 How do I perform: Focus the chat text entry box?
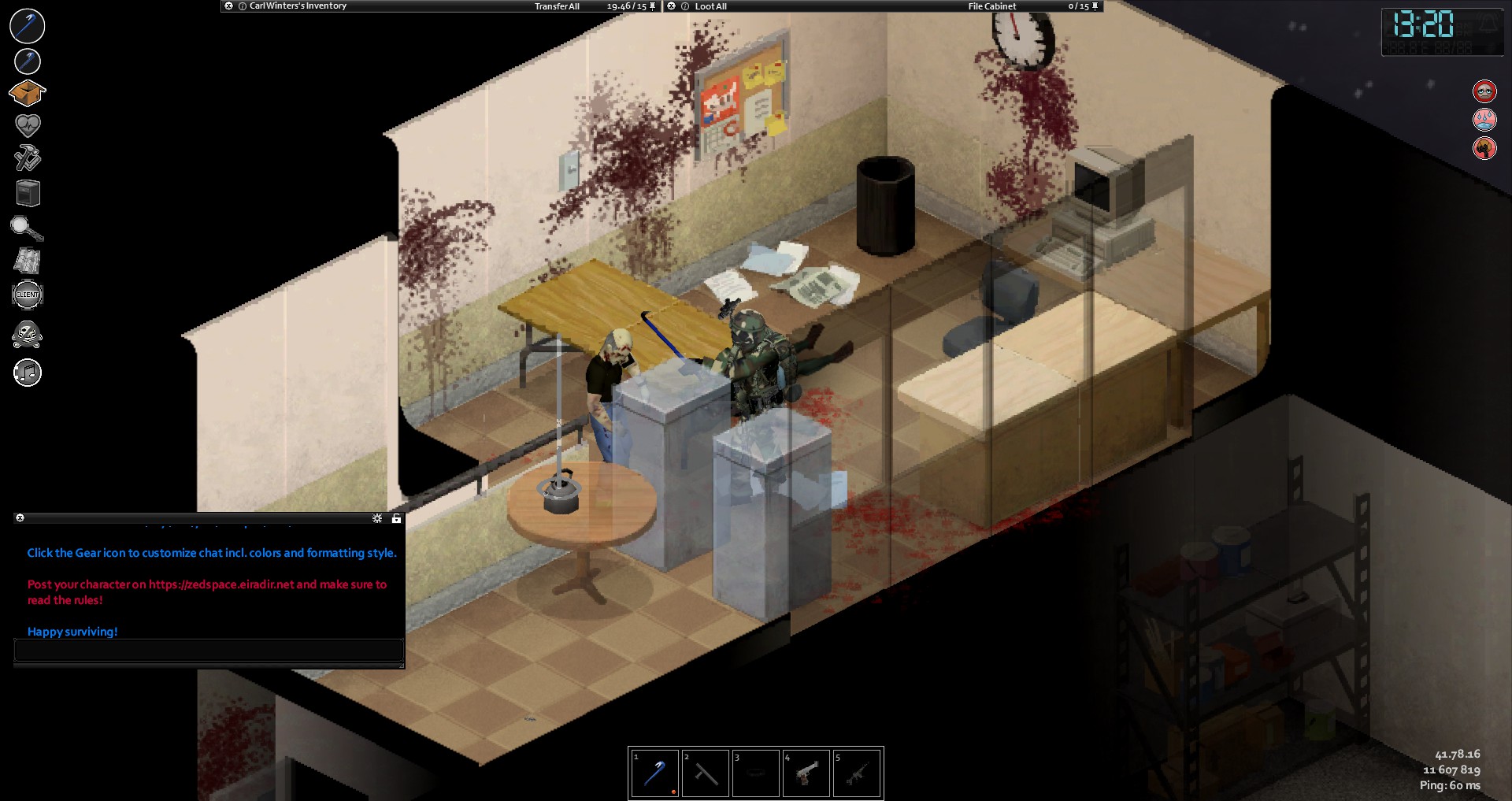209,650
